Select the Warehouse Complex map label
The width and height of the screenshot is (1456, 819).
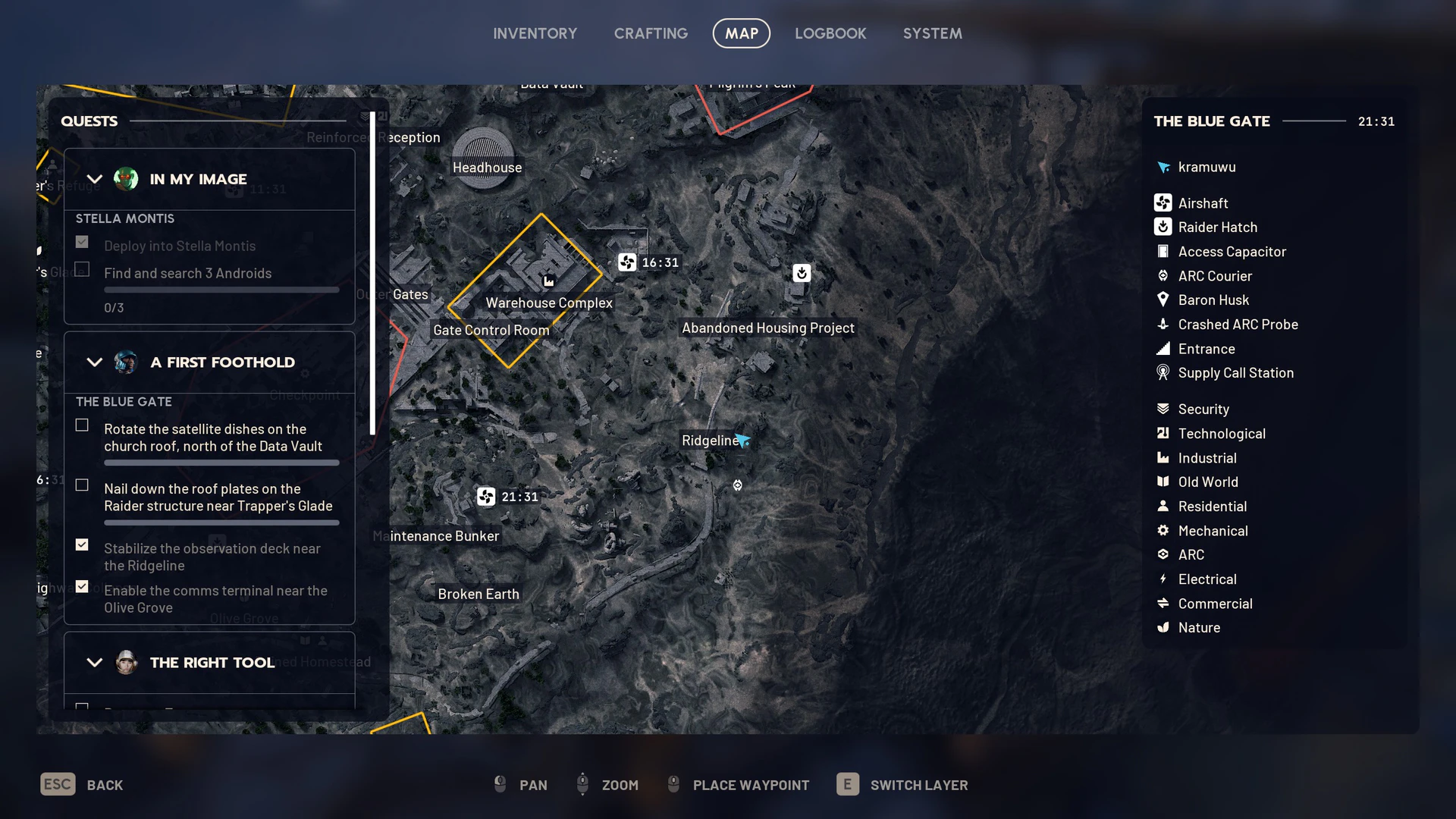click(x=548, y=303)
